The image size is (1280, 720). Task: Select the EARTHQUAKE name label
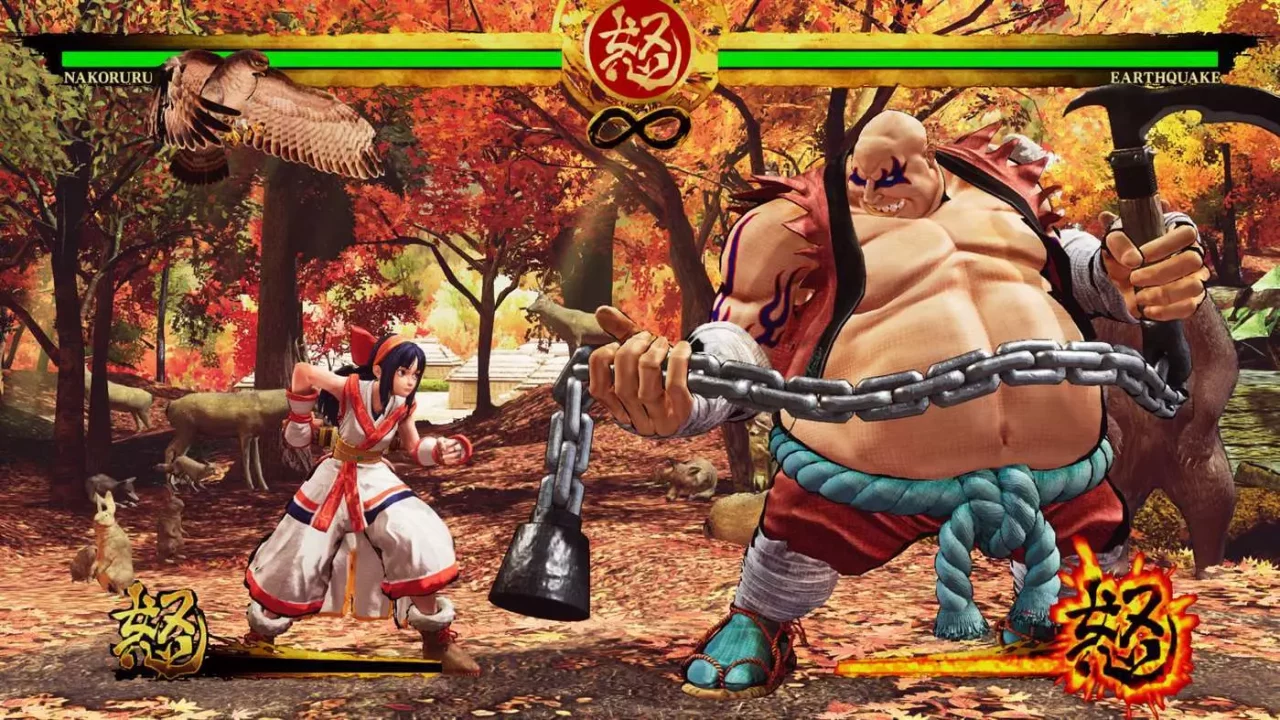point(1165,78)
